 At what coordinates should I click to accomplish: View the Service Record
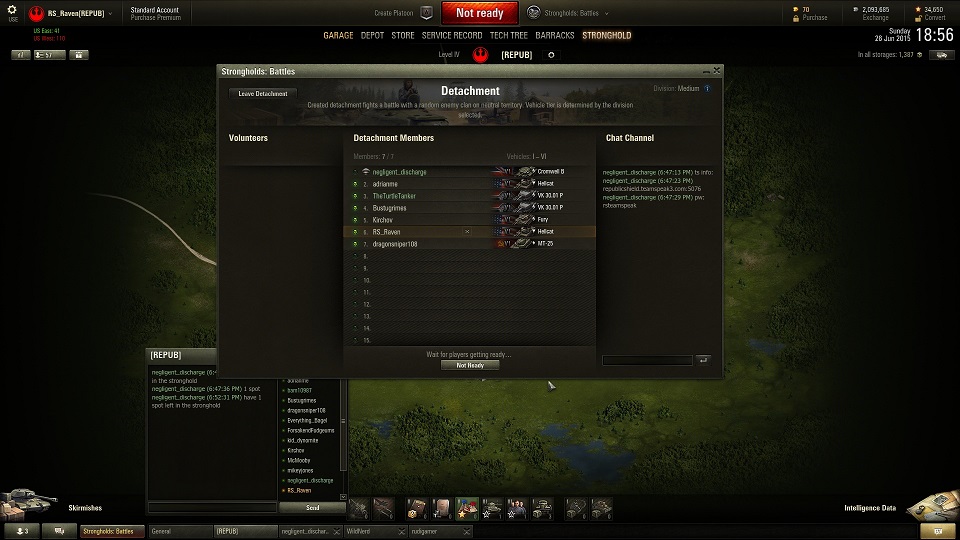452,35
